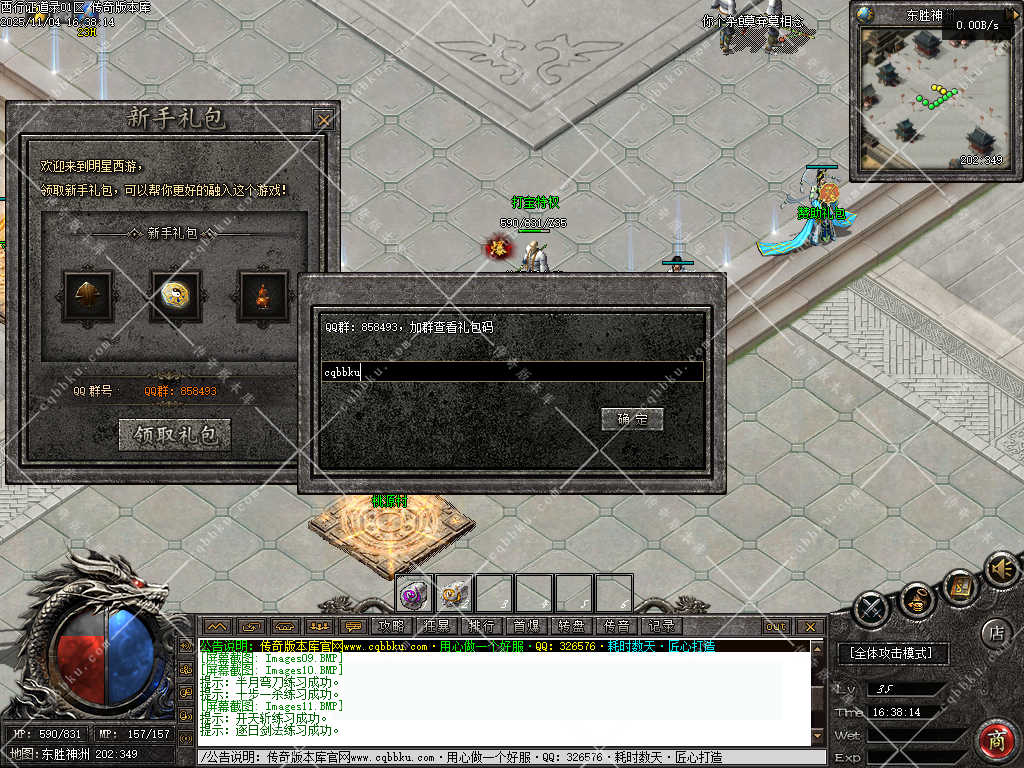Show the 排行 ranking list
The image size is (1024, 768).
(481, 626)
